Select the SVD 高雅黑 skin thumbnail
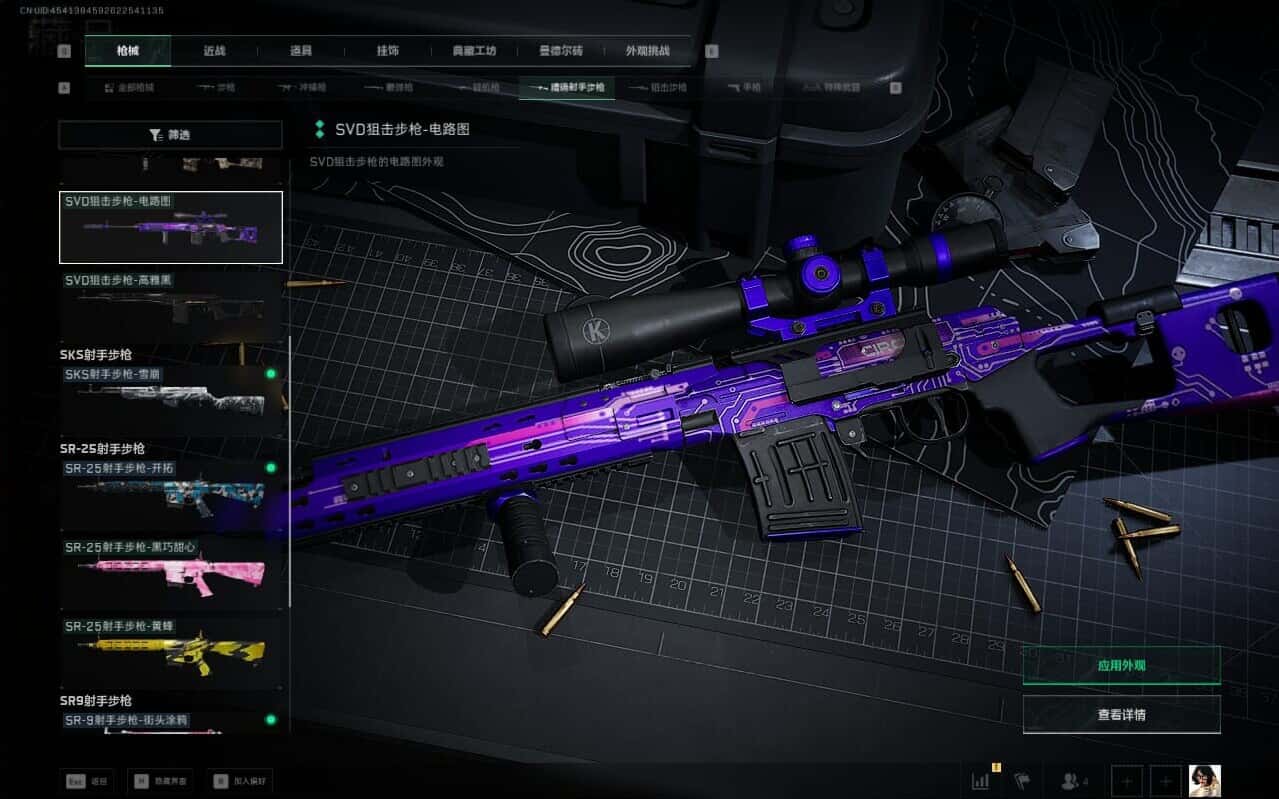 coord(171,307)
